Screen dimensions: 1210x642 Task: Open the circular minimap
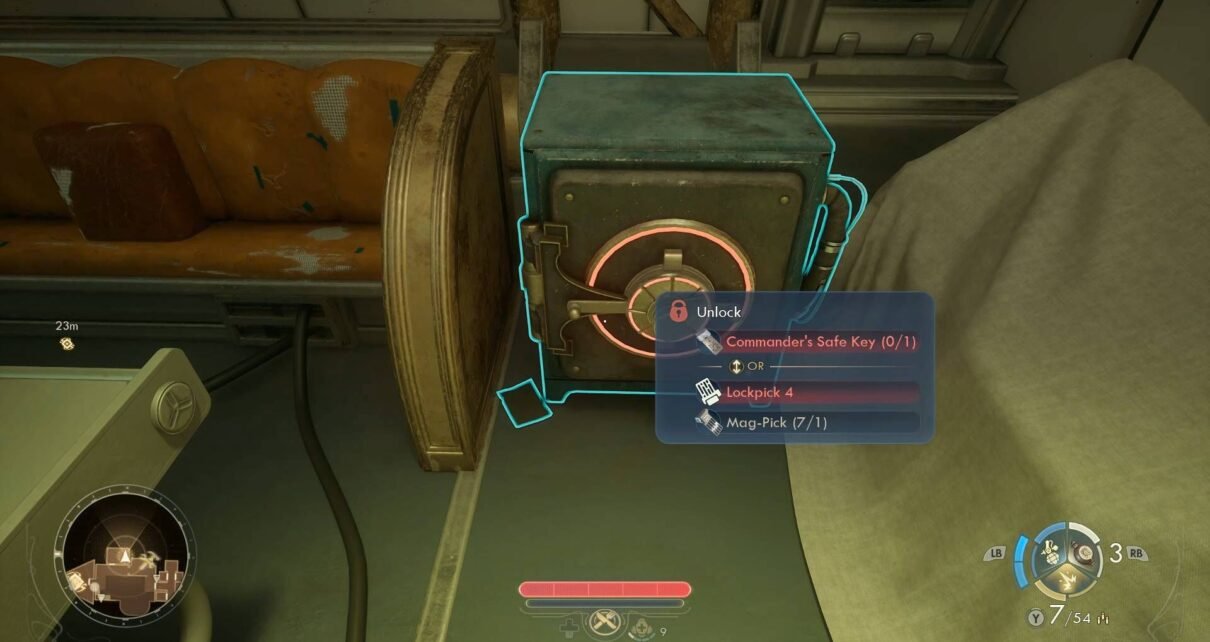(124, 552)
